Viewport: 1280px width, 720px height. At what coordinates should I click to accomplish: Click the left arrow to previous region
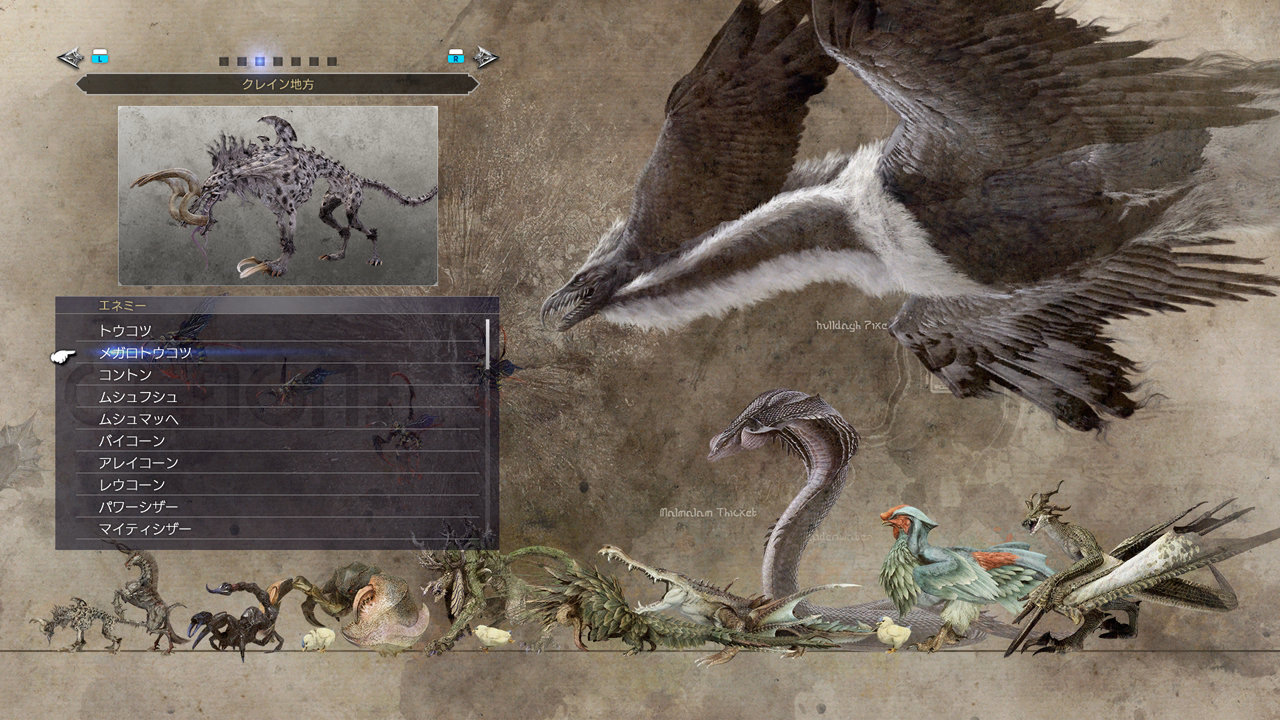[71, 58]
